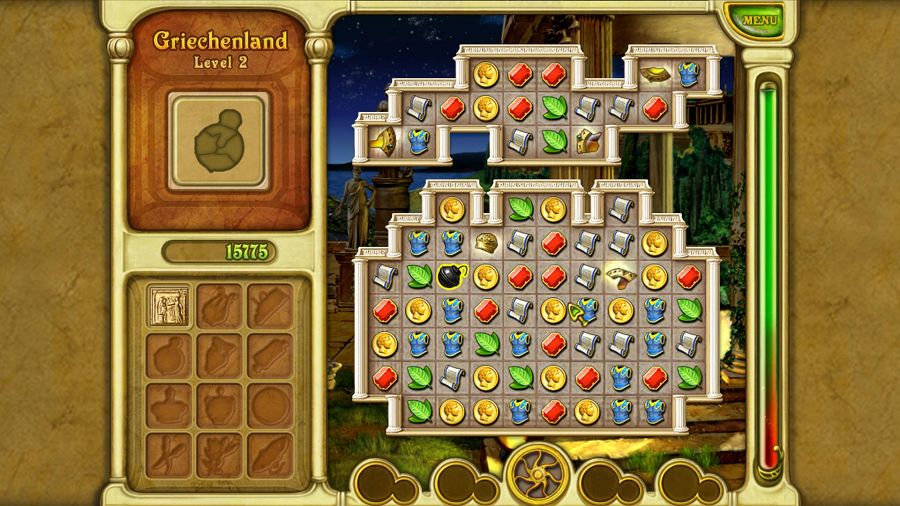Screen dimensions: 900x506
Task: Select the black bomb tile
Action: (450, 276)
